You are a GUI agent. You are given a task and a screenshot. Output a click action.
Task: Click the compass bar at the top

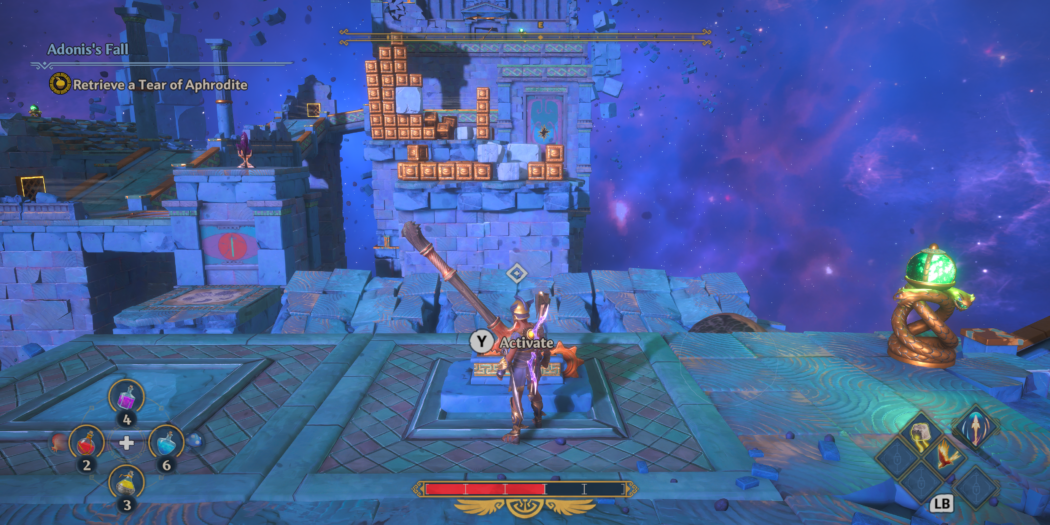[x=525, y=36]
